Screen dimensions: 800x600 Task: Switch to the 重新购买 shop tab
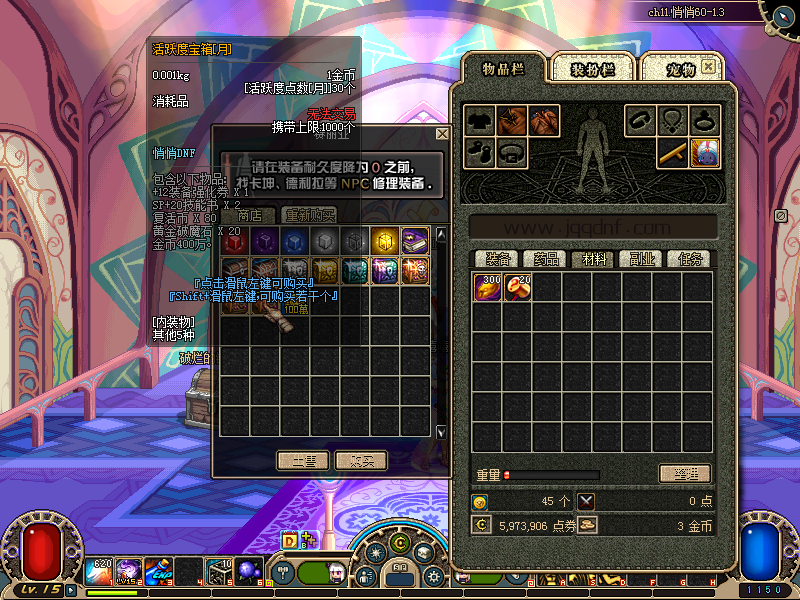coord(309,215)
